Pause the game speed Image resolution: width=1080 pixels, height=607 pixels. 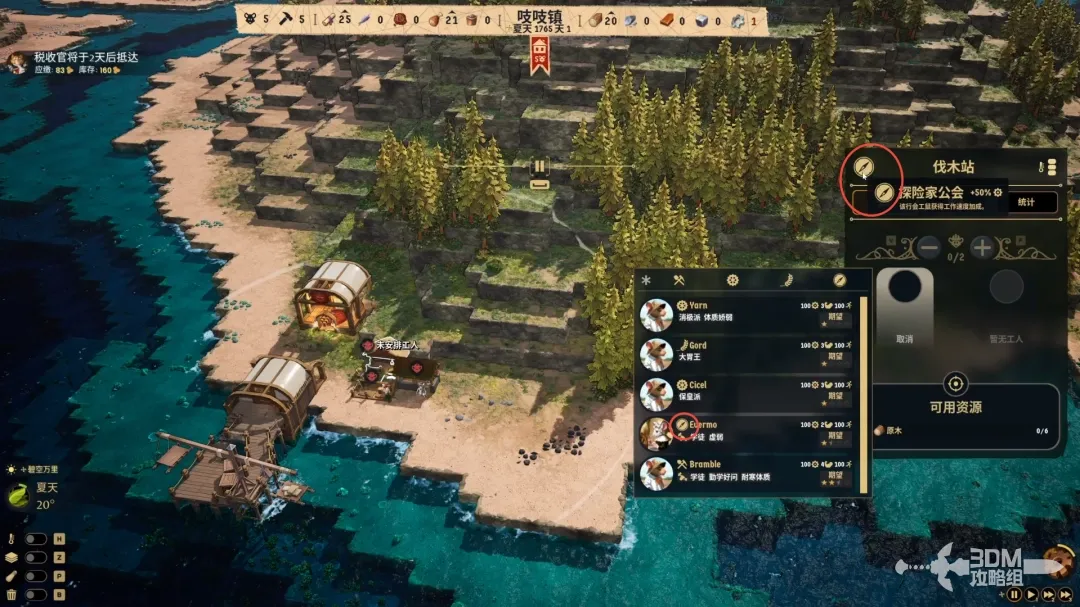[1014, 594]
